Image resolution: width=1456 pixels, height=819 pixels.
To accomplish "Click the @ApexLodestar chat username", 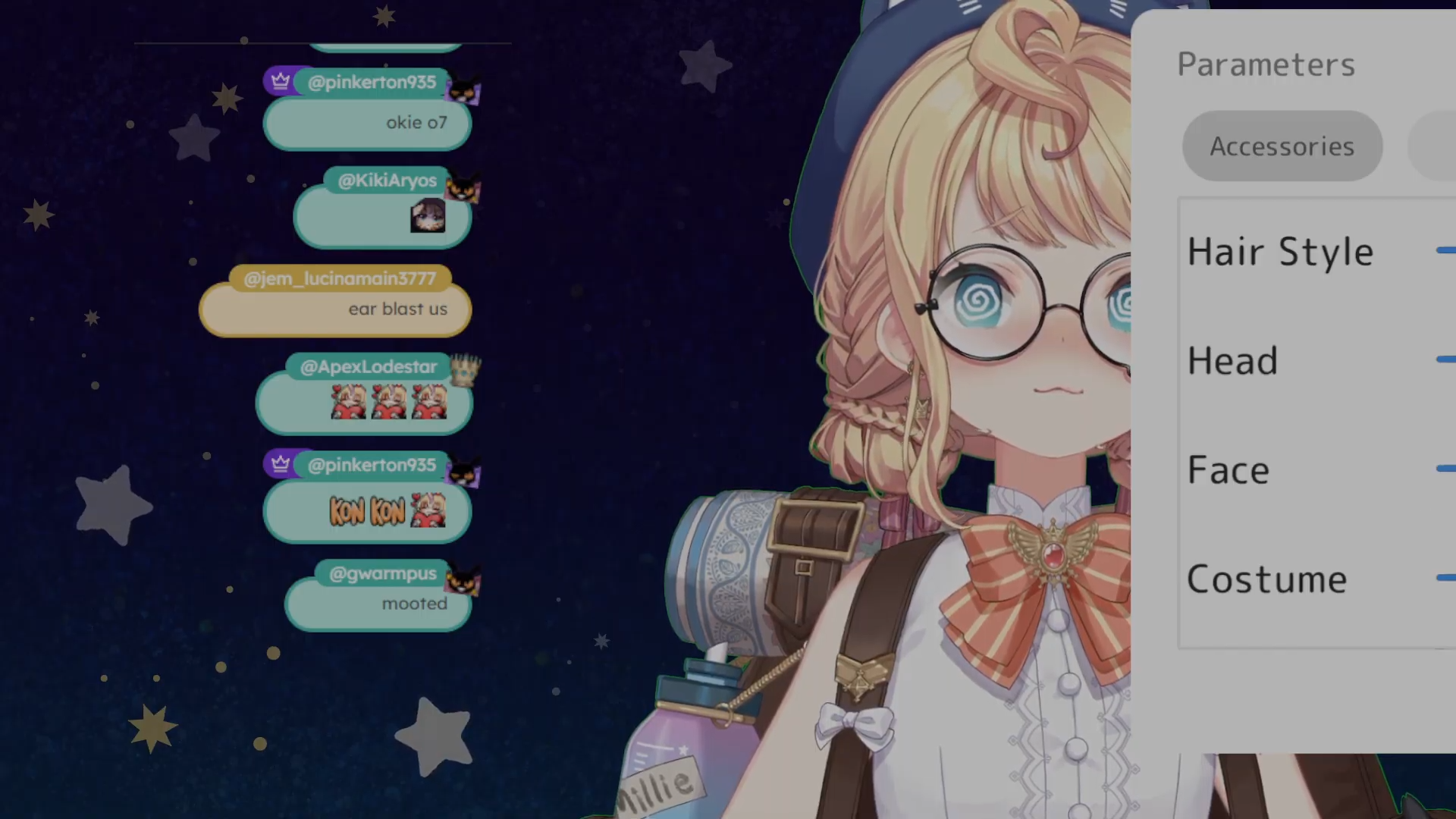I will click(x=369, y=367).
